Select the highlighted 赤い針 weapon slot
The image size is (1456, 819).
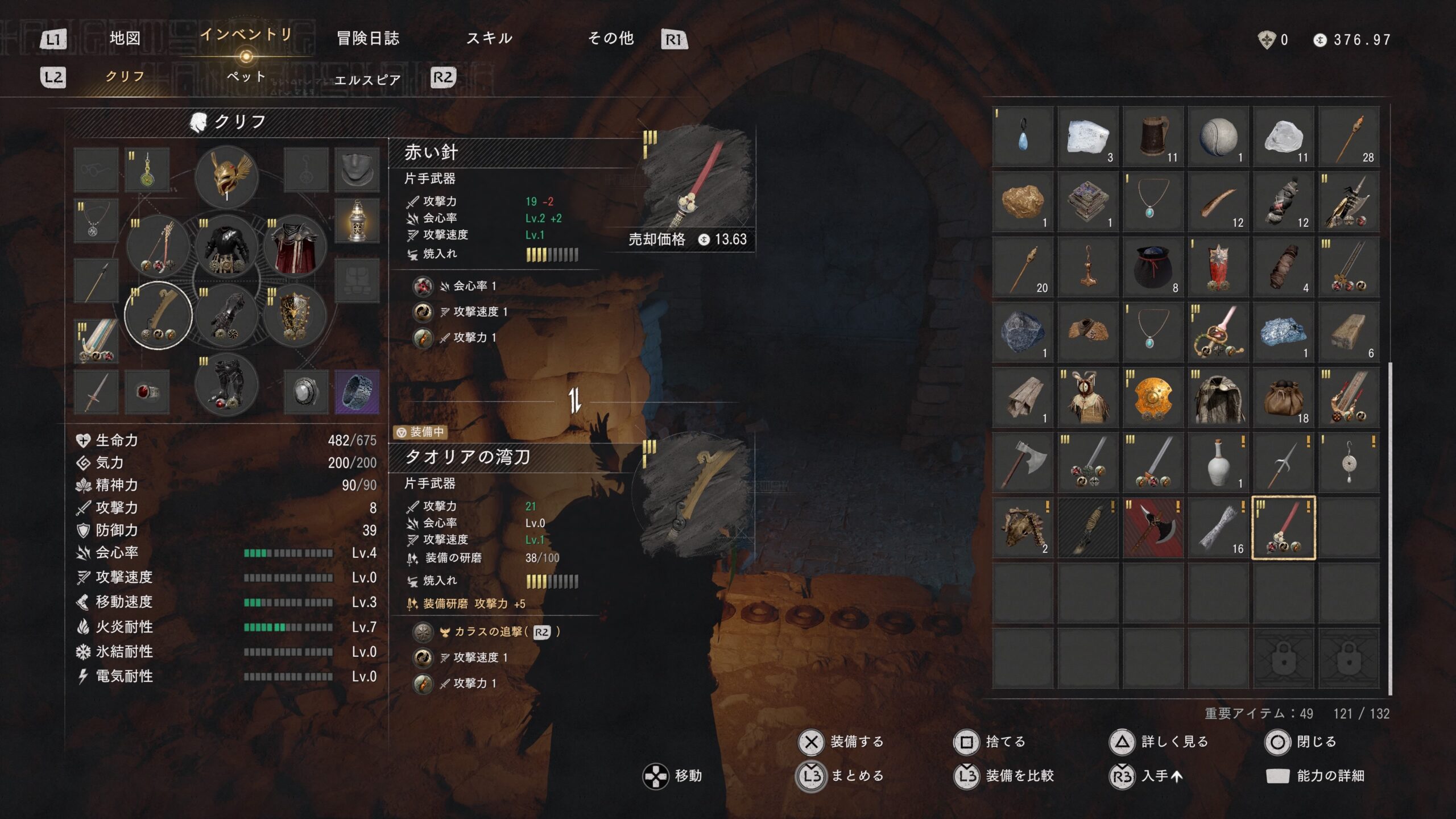point(1283,528)
